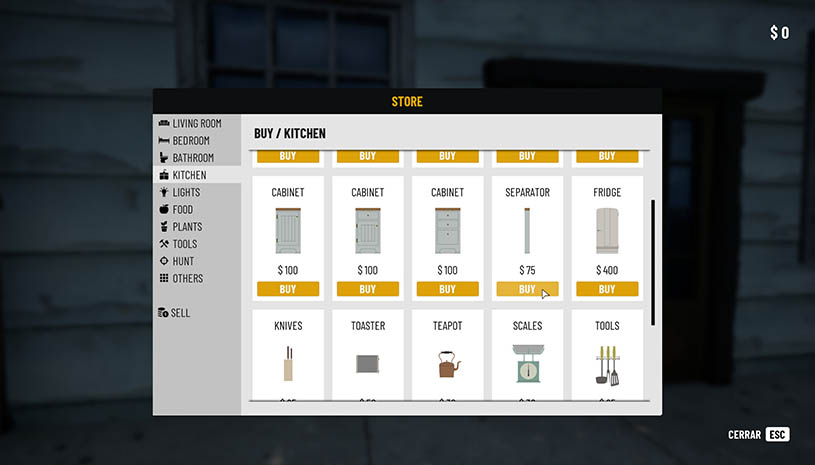Buy the Separator for $75
Image resolution: width=815 pixels, height=465 pixels.
pyautogui.click(x=527, y=289)
